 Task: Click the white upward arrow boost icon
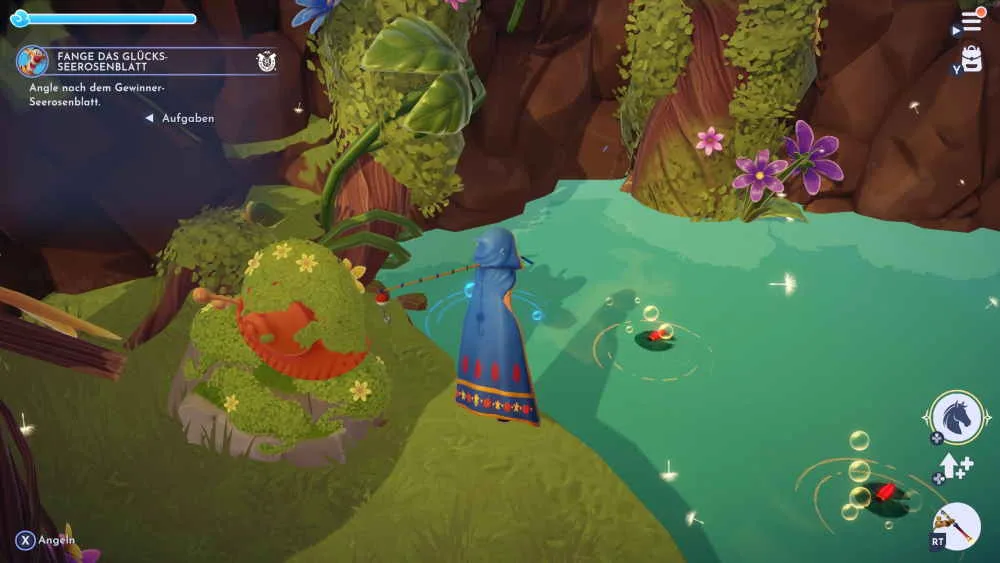pos(952,466)
